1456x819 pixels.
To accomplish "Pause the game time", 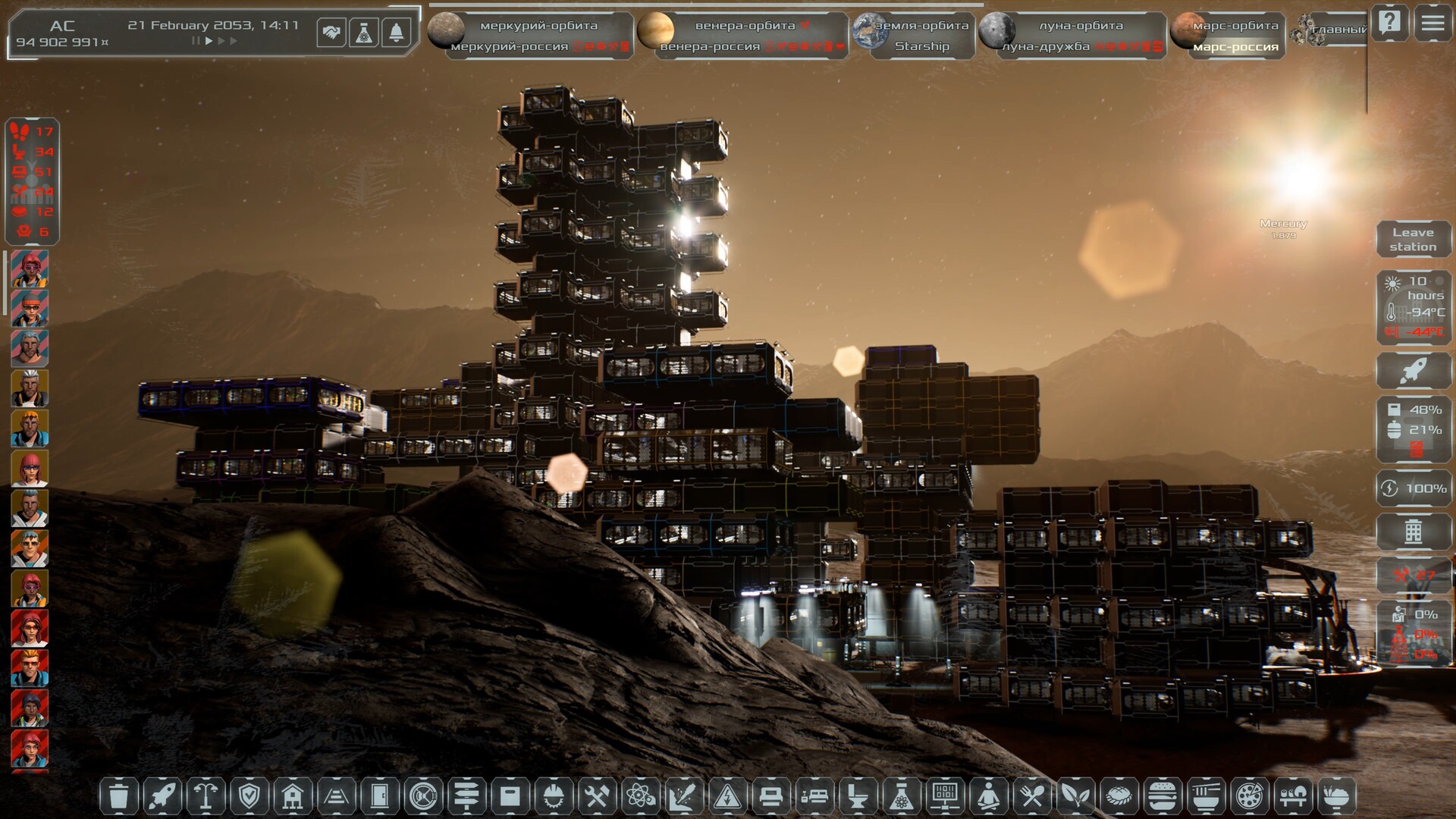I will click(x=196, y=41).
